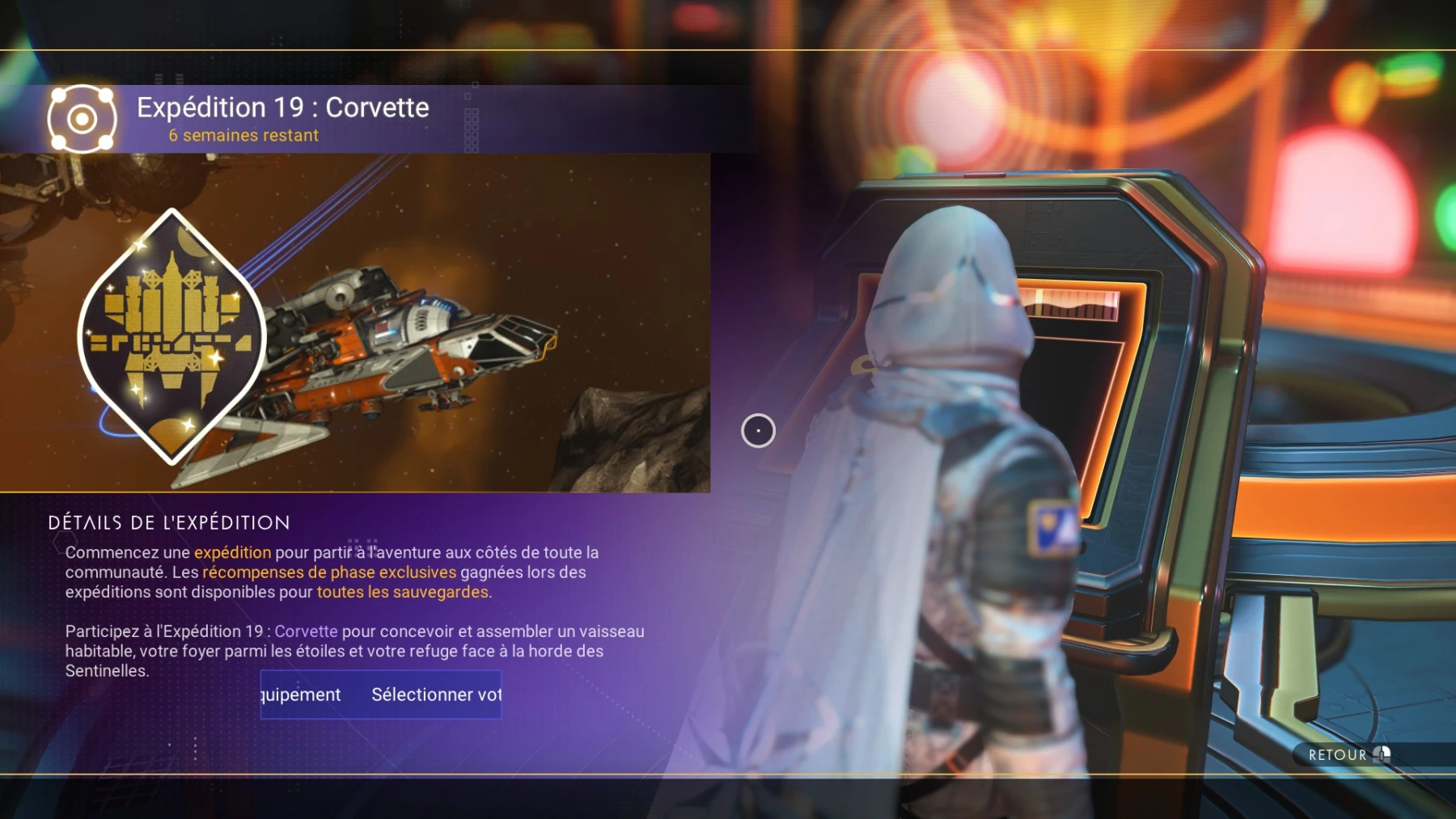Click the mouse button icon beside RETOUR
The image size is (1456, 819).
(1382, 754)
